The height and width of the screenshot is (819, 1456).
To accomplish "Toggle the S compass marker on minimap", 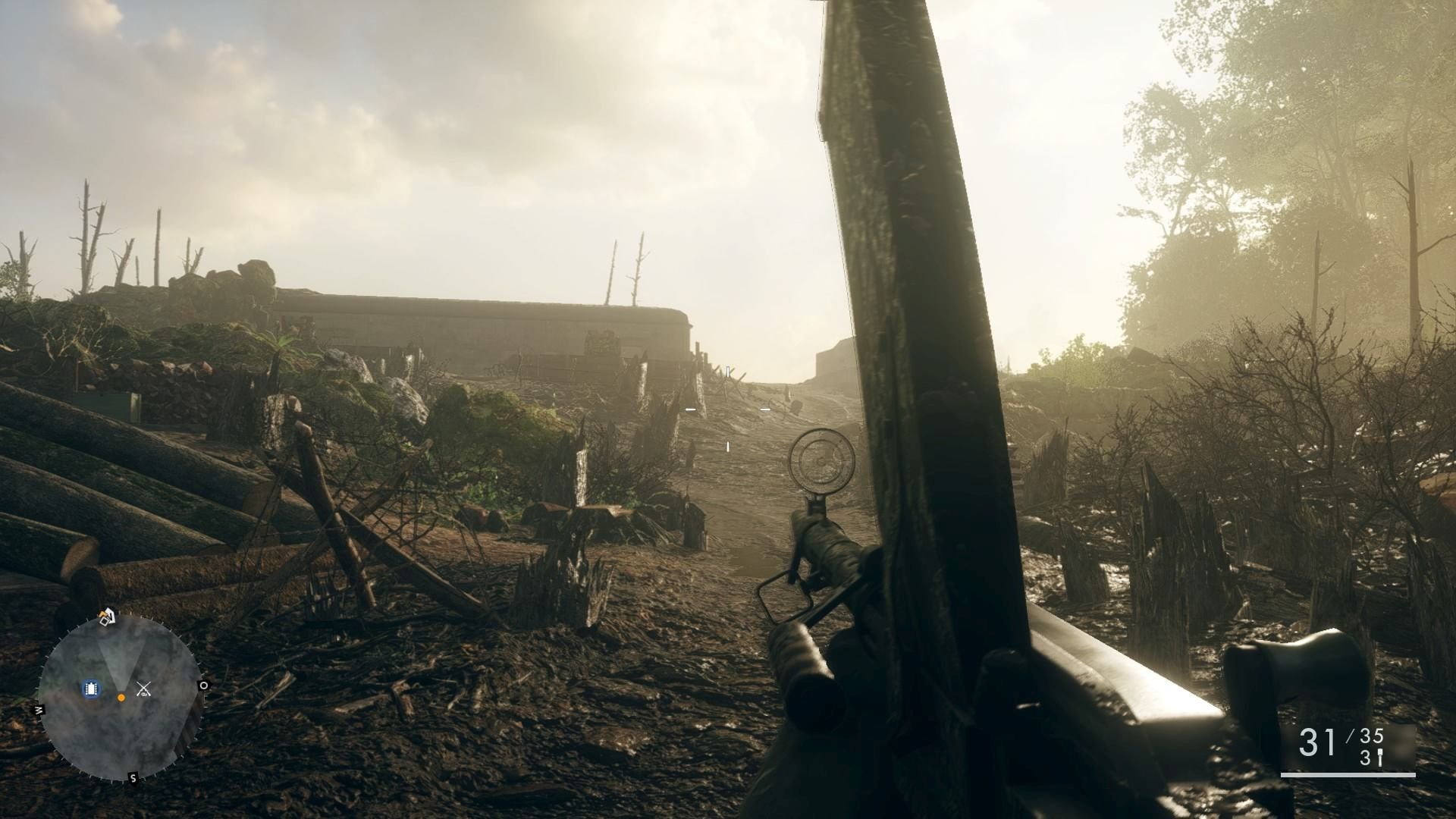I will (133, 777).
